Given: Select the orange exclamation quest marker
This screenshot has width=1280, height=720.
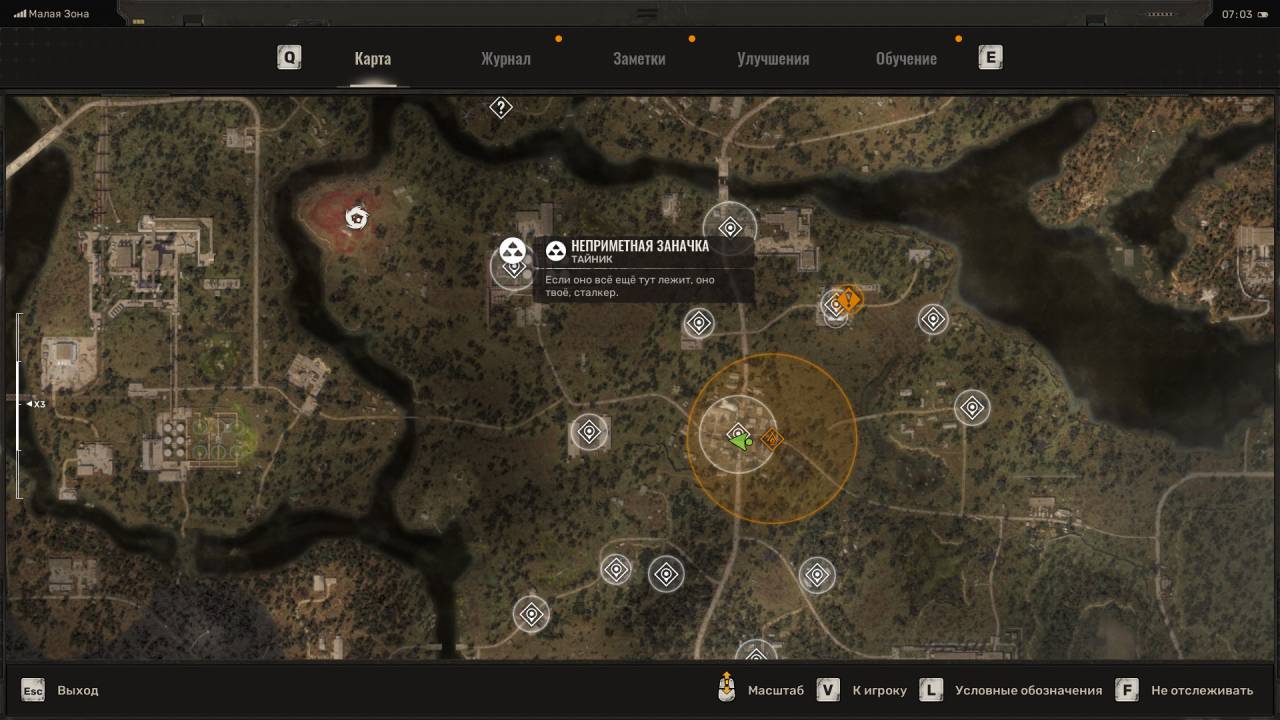Looking at the screenshot, I should pos(849,299).
